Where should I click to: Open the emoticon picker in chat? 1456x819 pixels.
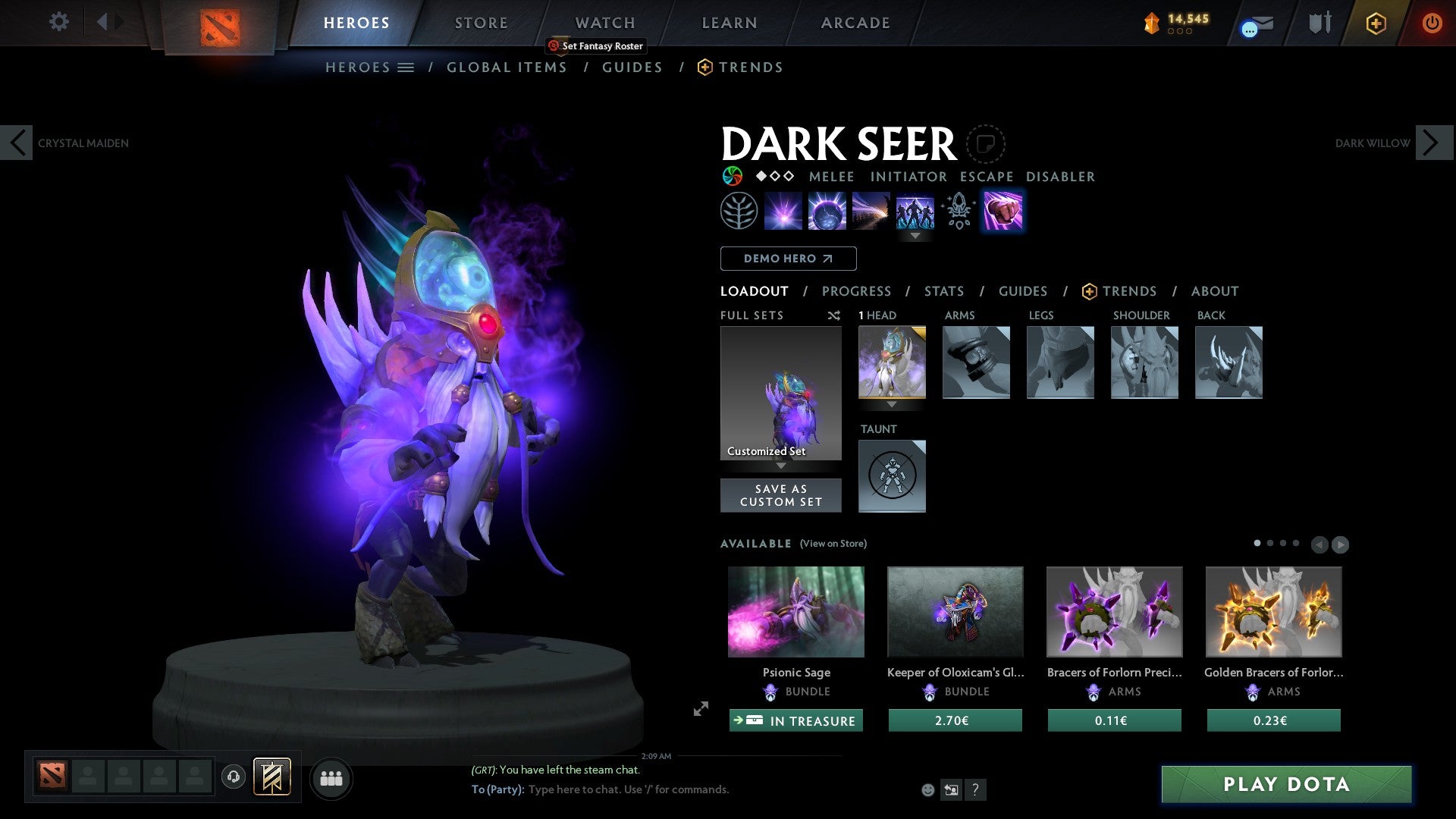pyautogui.click(x=927, y=789)
